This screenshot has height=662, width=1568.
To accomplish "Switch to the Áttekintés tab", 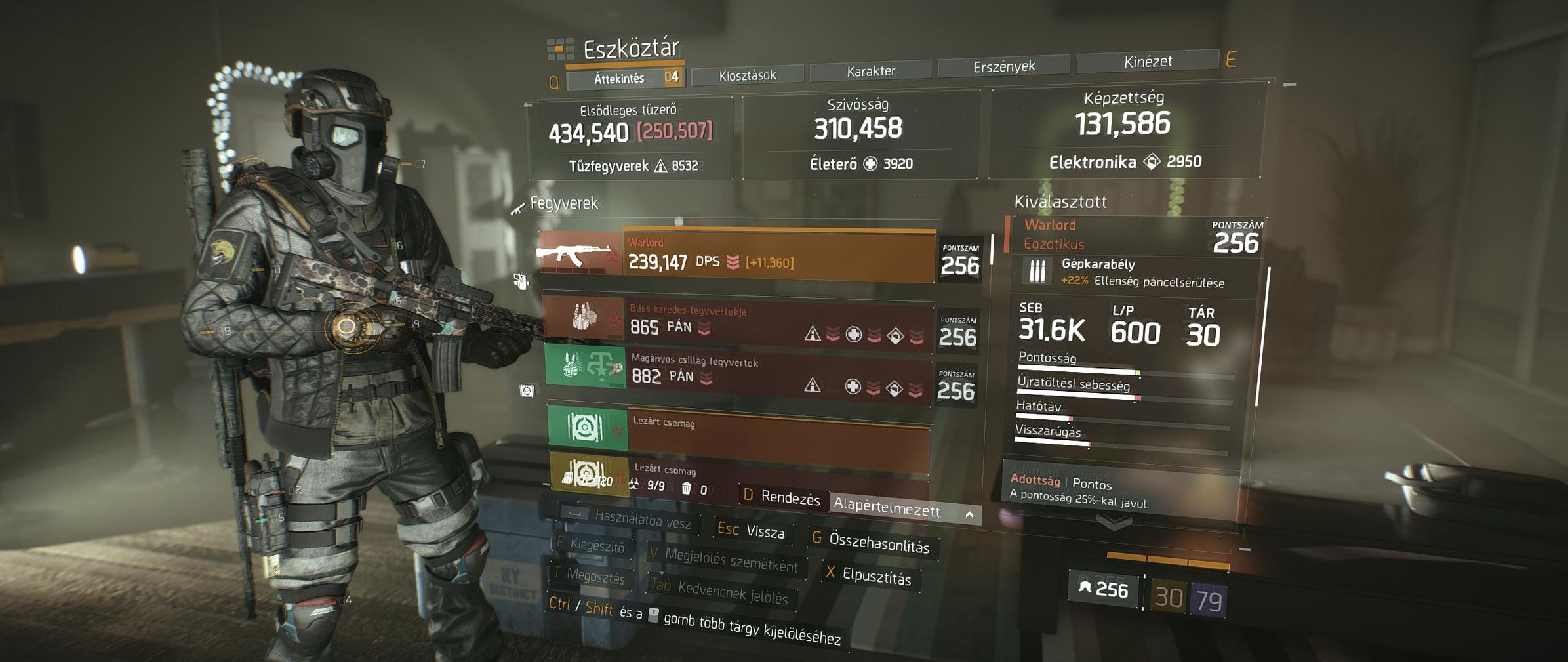I will (620, 79).
